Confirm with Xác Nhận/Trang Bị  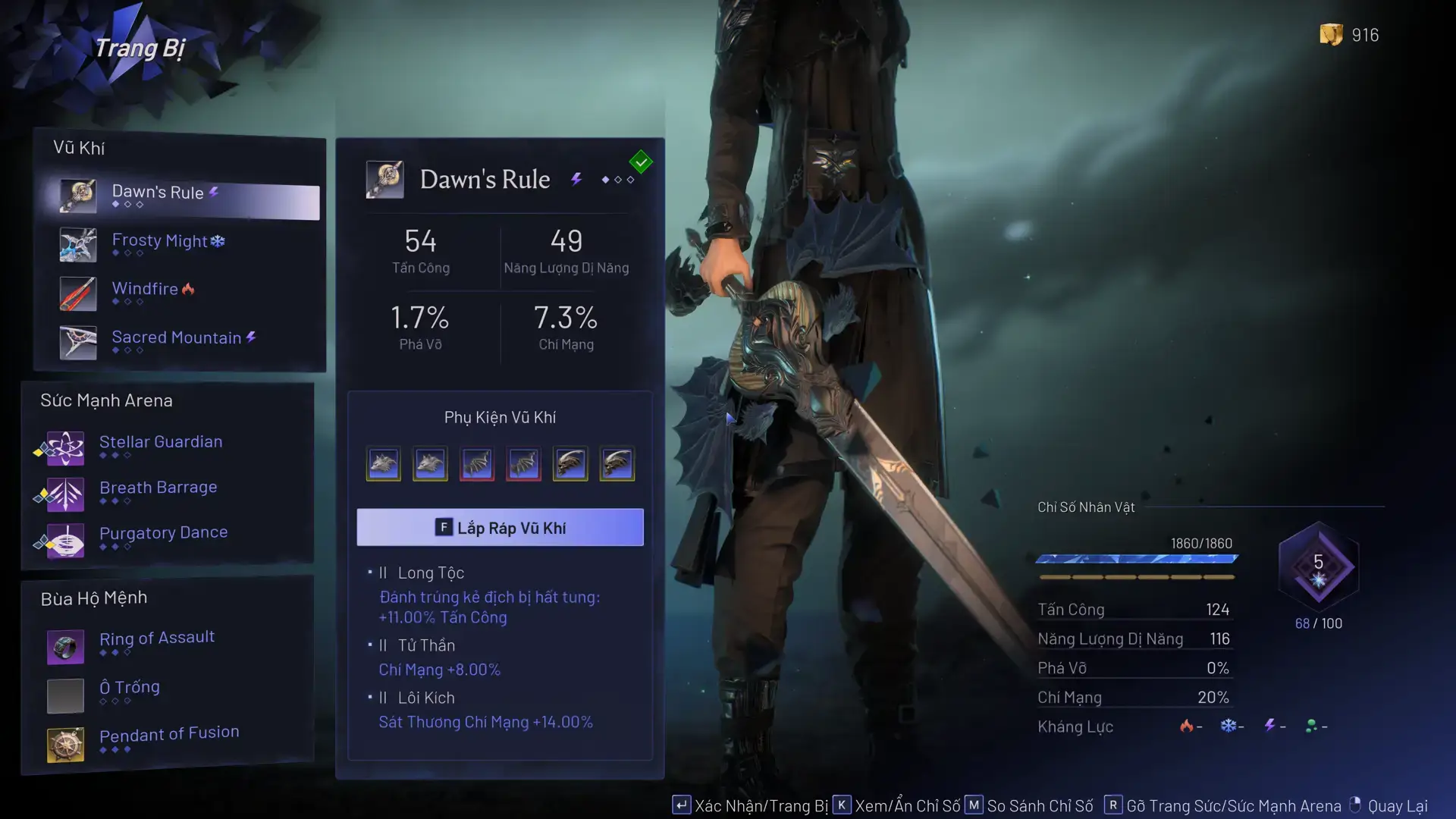tap(751, 805)
